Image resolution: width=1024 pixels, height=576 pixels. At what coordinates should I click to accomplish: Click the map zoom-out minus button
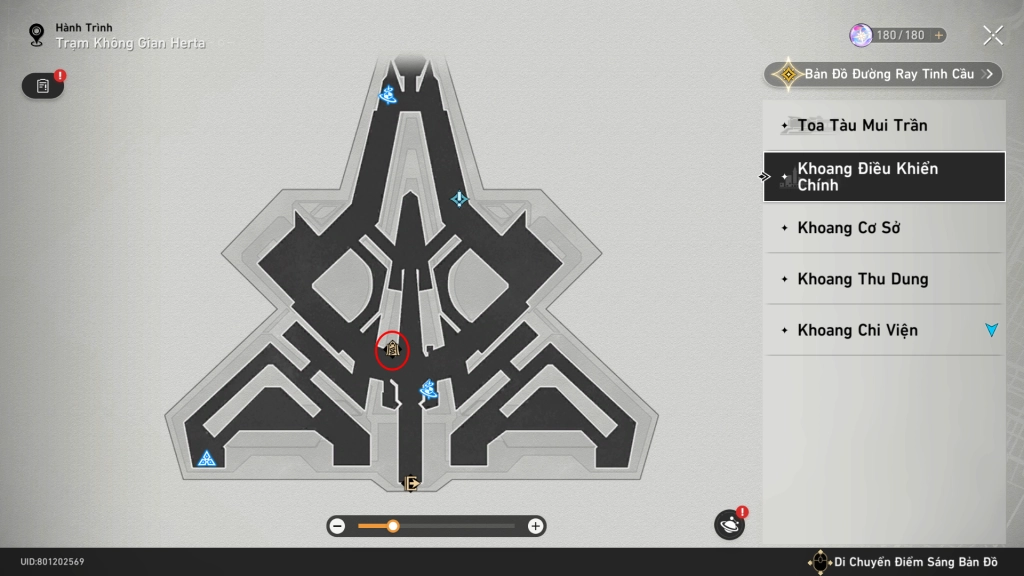(x=338, y=526)
